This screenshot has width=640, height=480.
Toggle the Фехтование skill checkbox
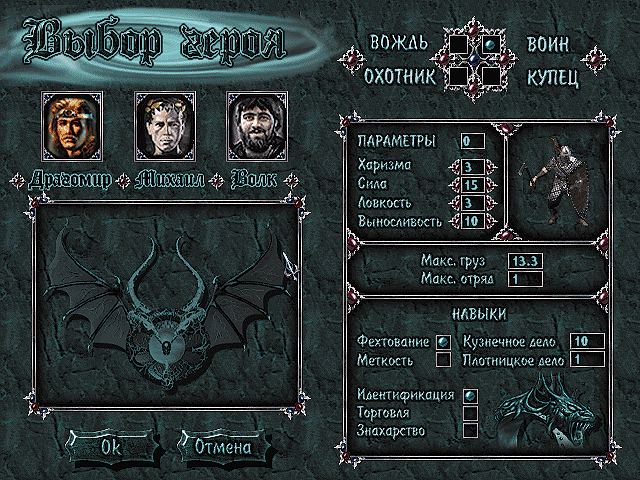(x=443, y=342)
